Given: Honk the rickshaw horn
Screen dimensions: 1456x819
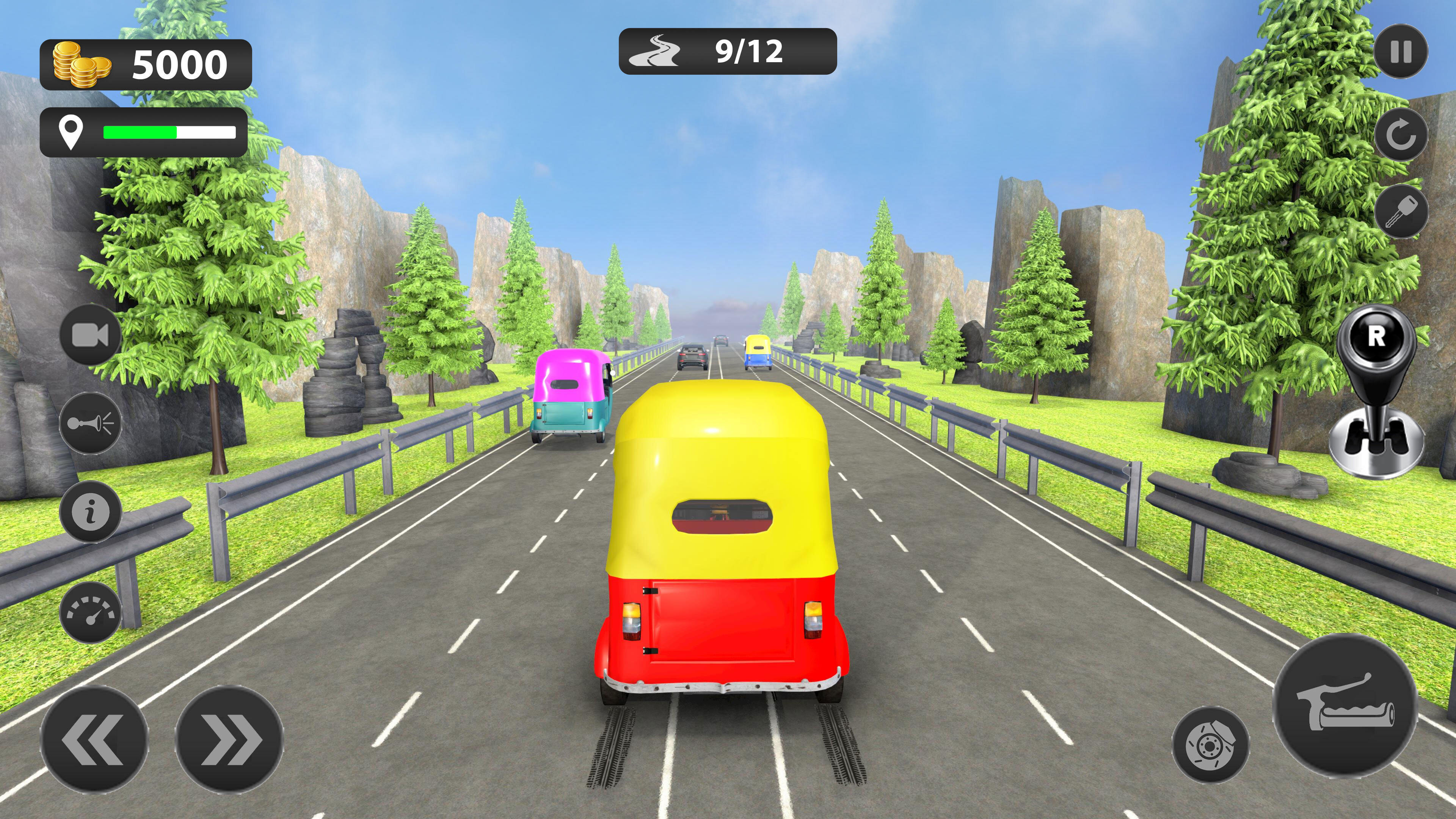Looking at the screenshot, I should coord(91,423).
